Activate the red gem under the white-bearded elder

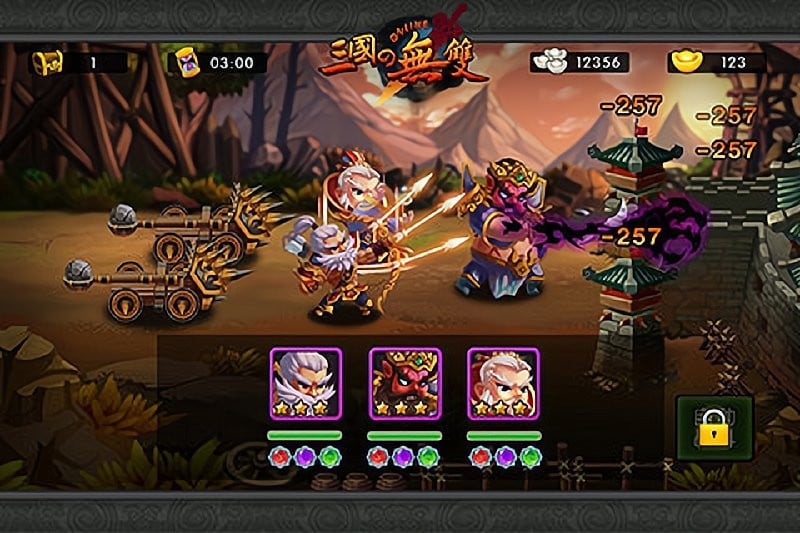tap(280, 459)
